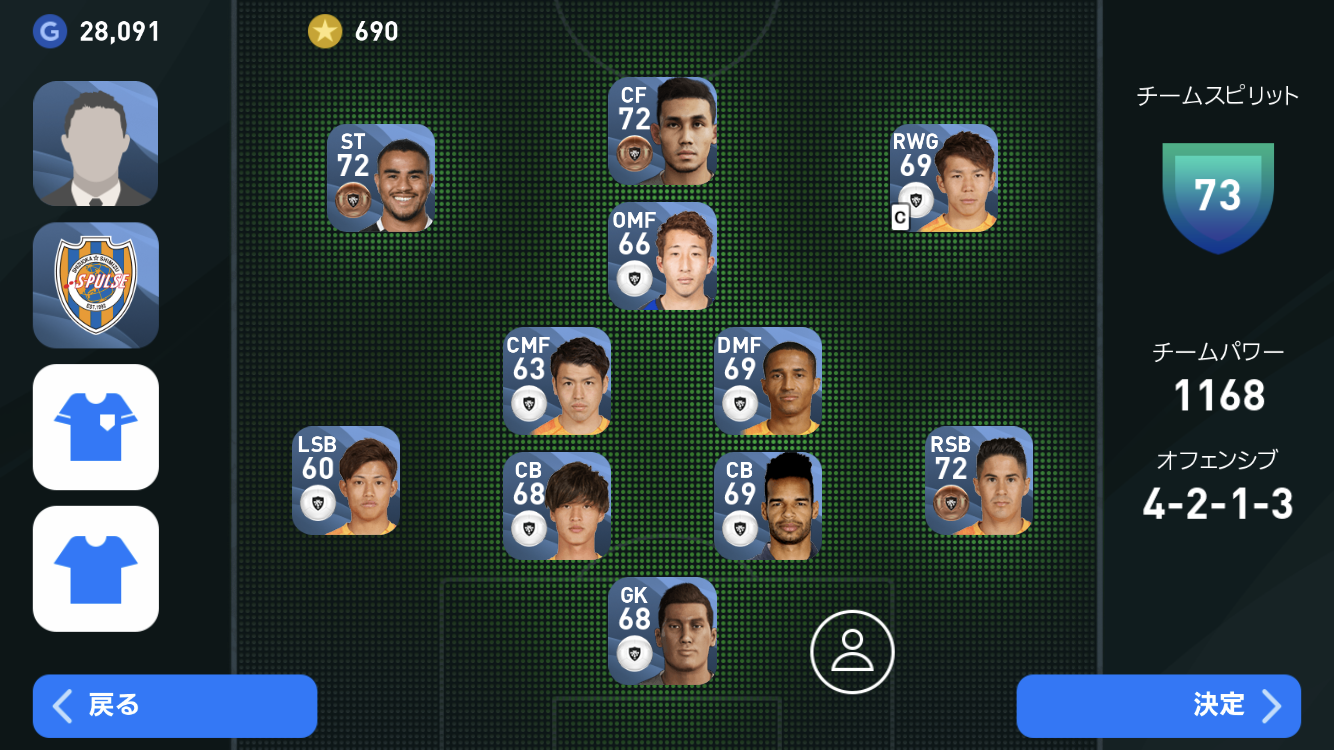Viewport: 1334px width, 750px height.
Task: Choose the shirt icon with chest badge
Action: tap(96, 427)
